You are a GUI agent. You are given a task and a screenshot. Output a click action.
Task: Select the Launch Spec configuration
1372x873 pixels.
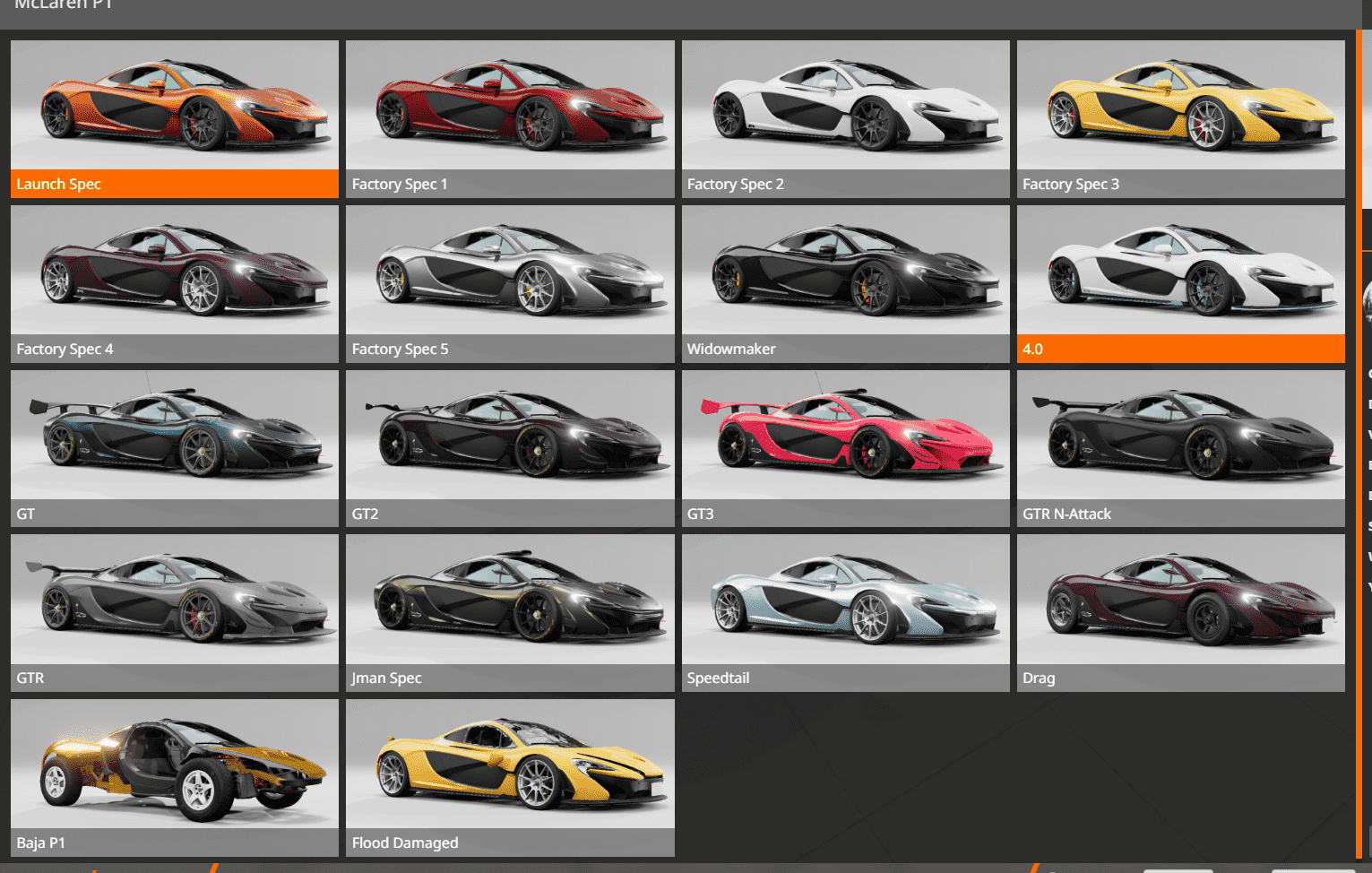click(175, 118)
